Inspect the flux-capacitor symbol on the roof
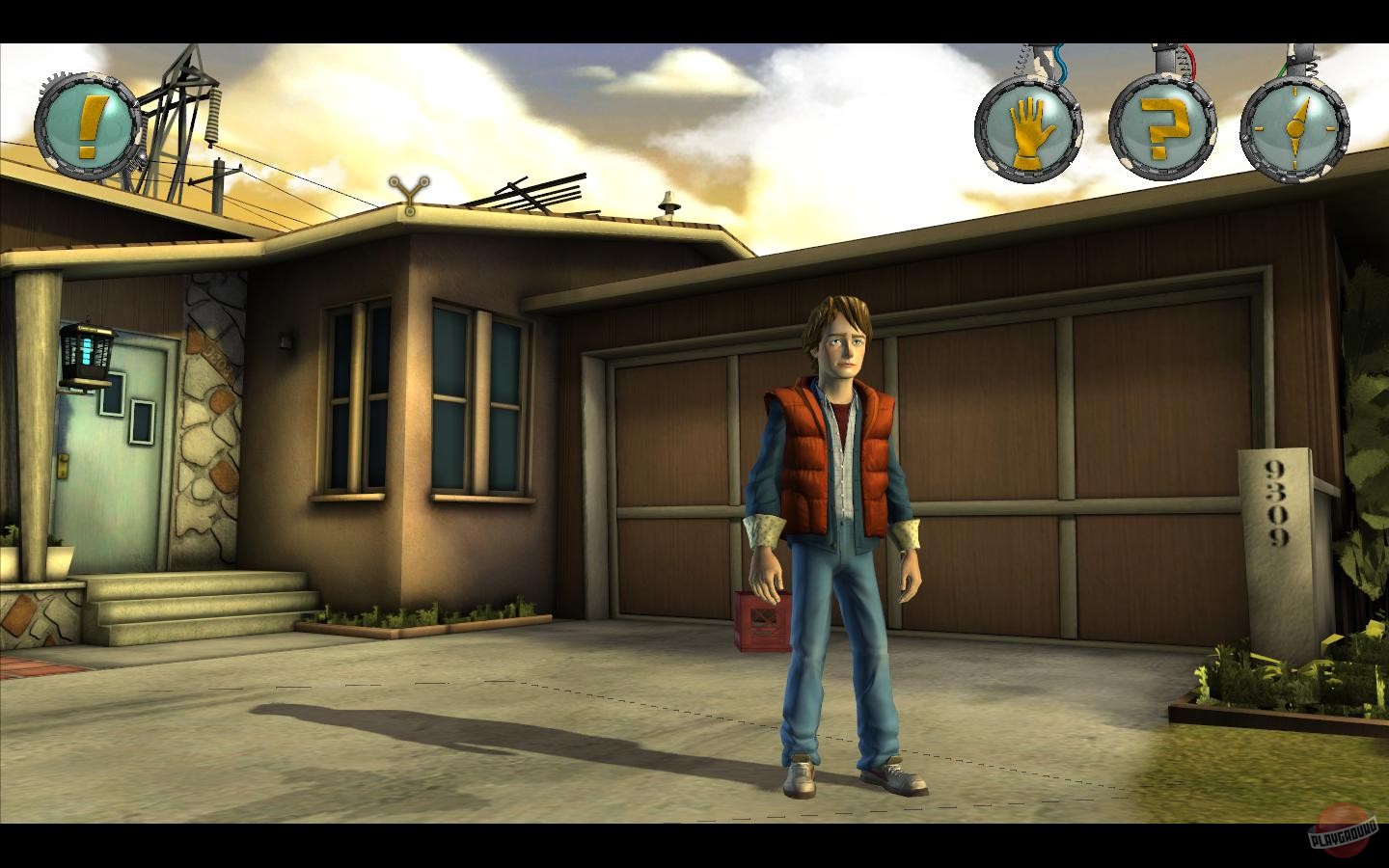Screen dimensions: 1389x868 point(409,192)
